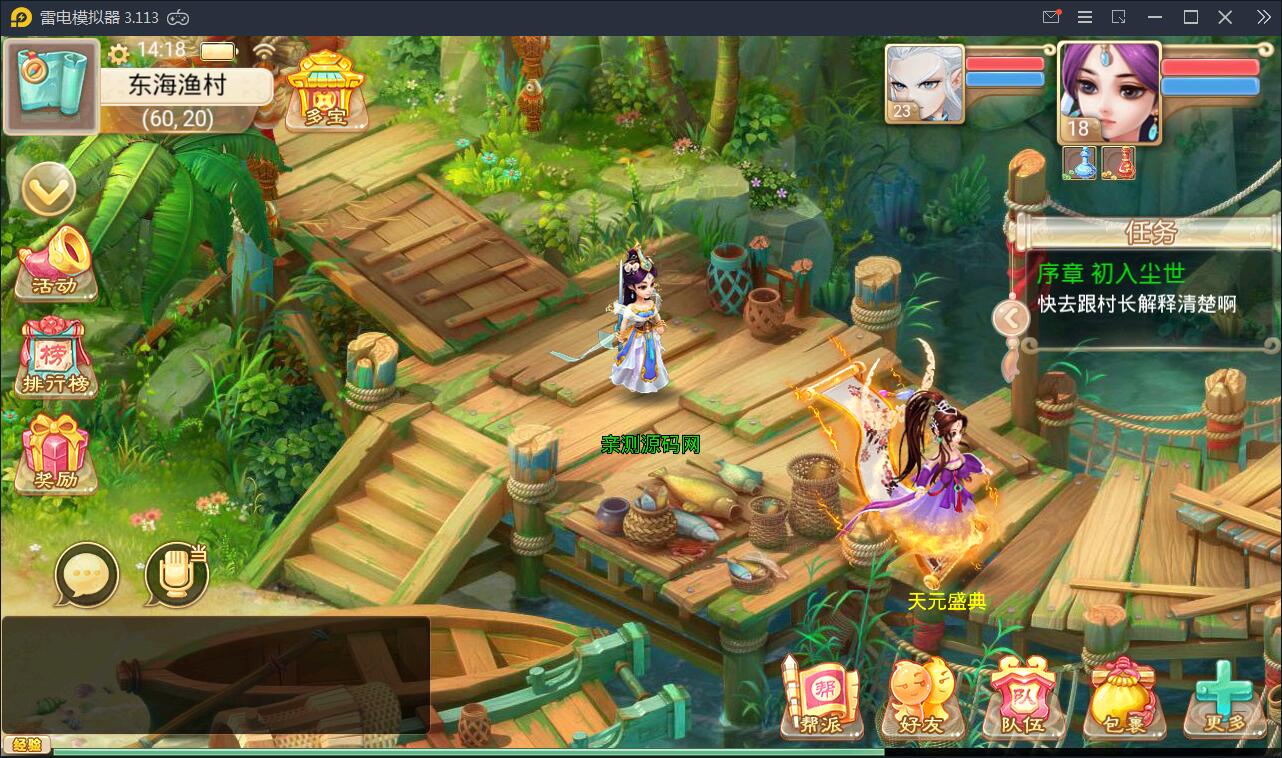Open the 活动 events menu

click(56, 263)
